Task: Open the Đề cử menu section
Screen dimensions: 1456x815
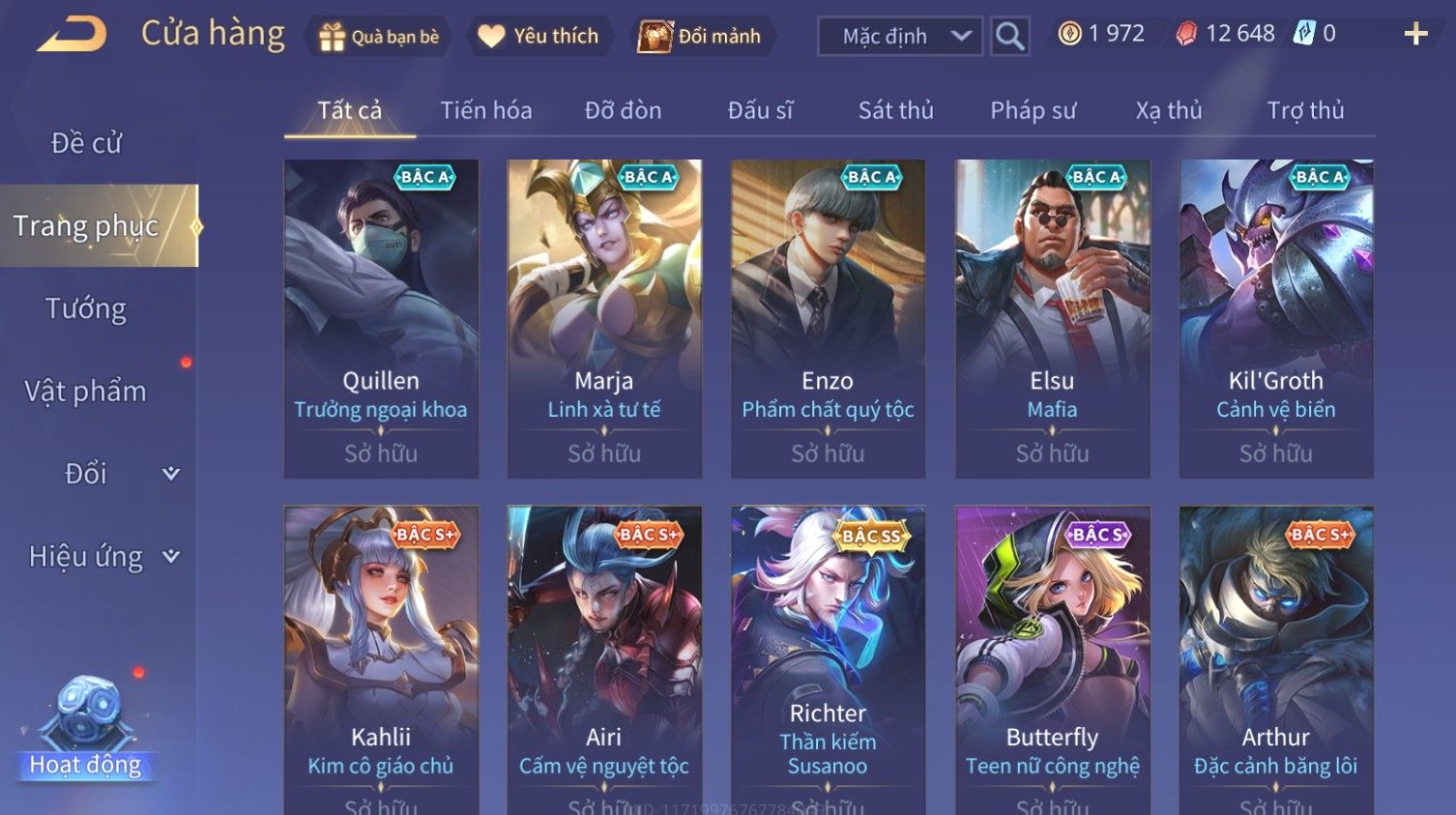Action: [x=86, y=143]
